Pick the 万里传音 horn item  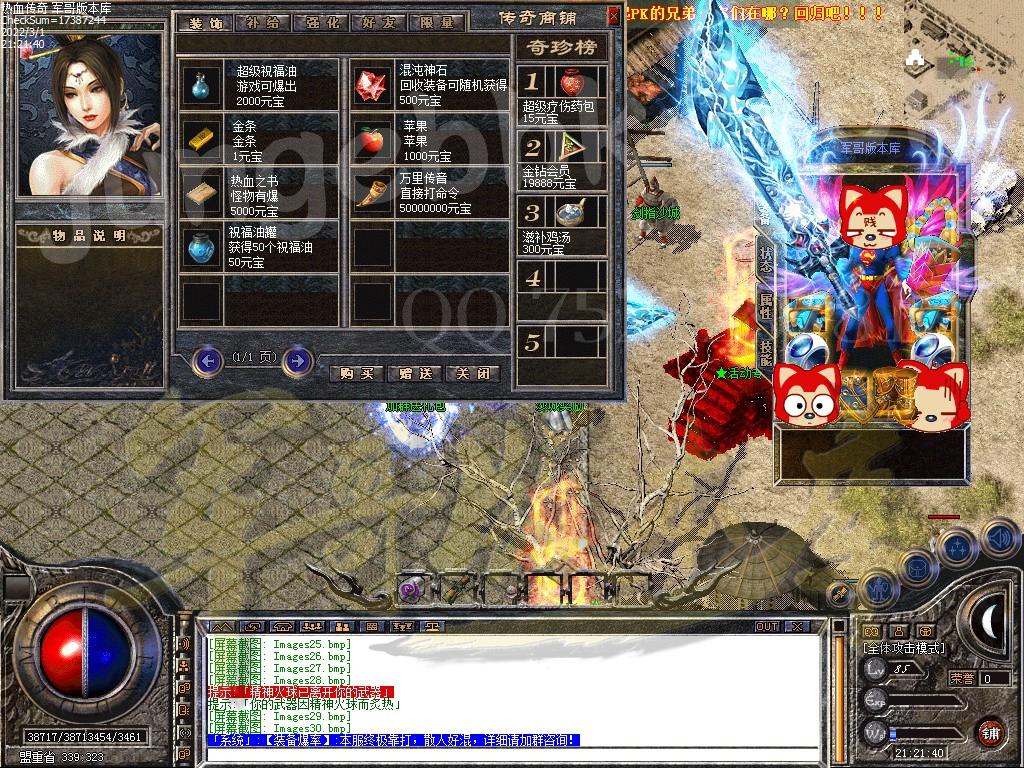(373, 193)
